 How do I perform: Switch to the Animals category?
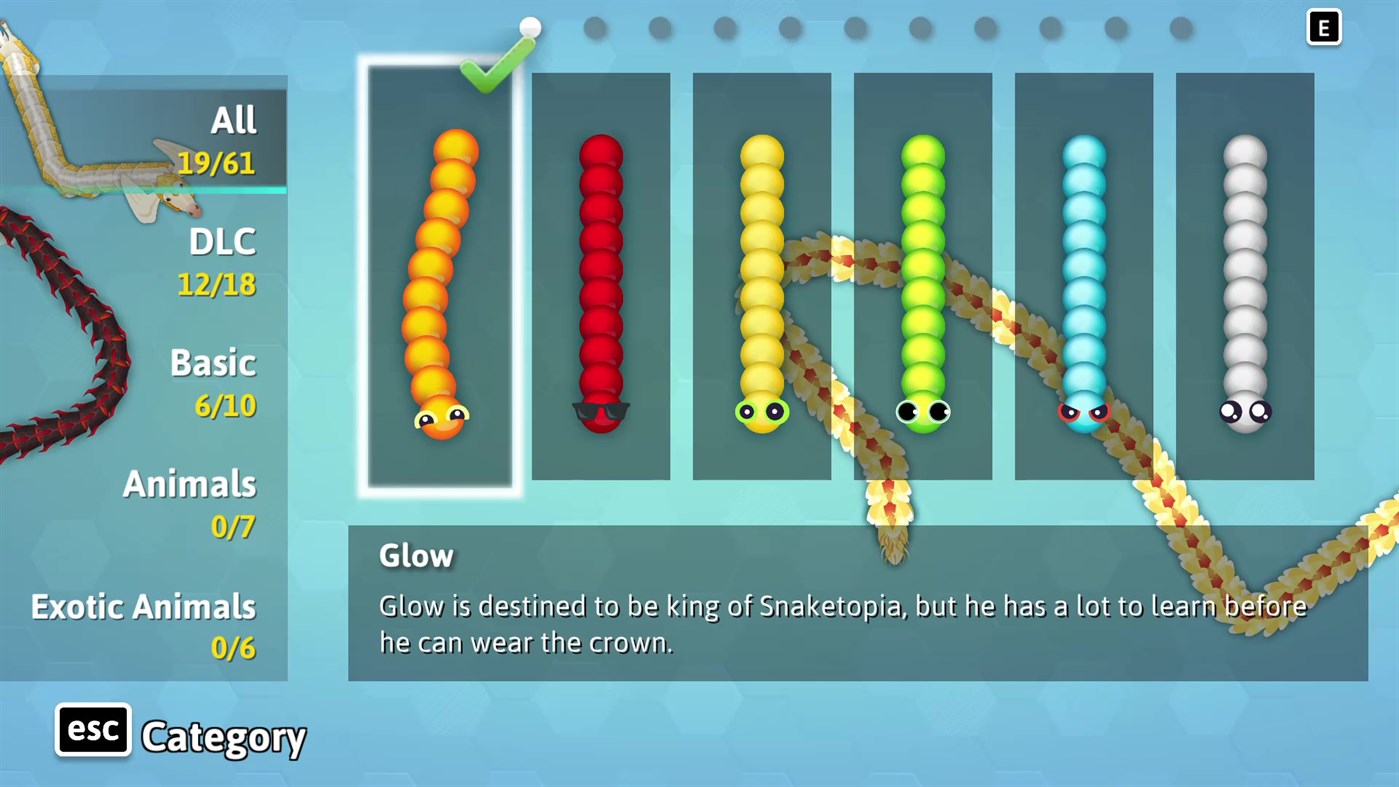[189, 503]
